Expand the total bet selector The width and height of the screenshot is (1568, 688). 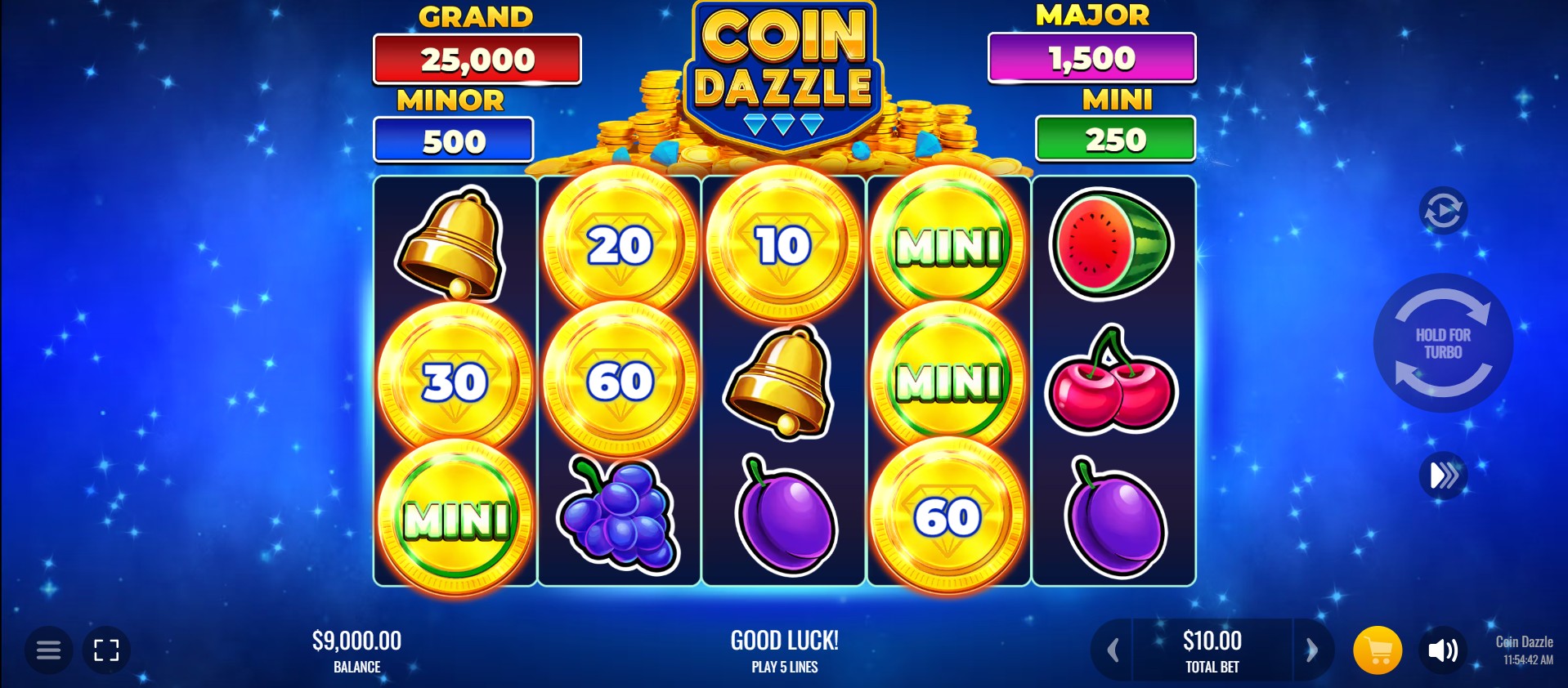tap(1212, 650)
